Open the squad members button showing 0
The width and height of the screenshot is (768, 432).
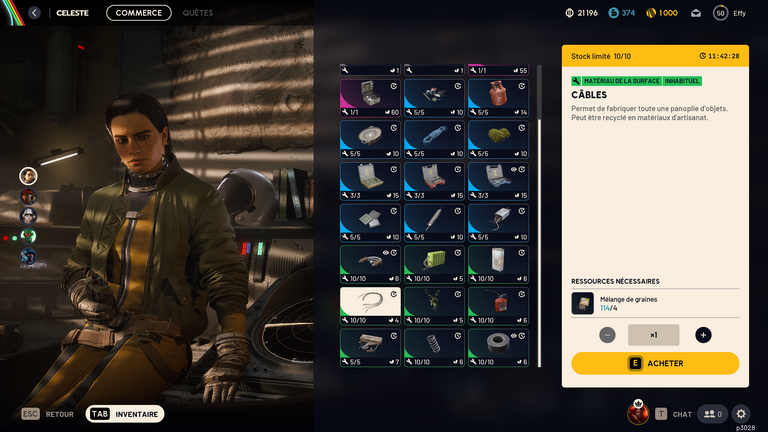[712, 413]
